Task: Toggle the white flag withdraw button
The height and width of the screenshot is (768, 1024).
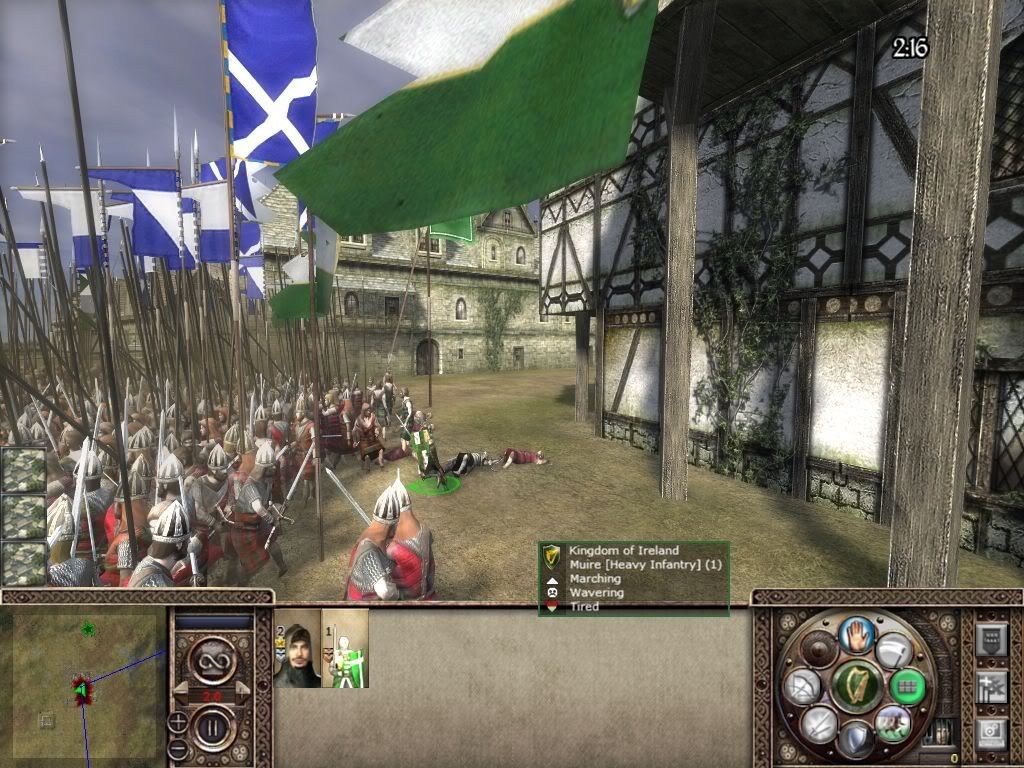Action: [893, 651]
